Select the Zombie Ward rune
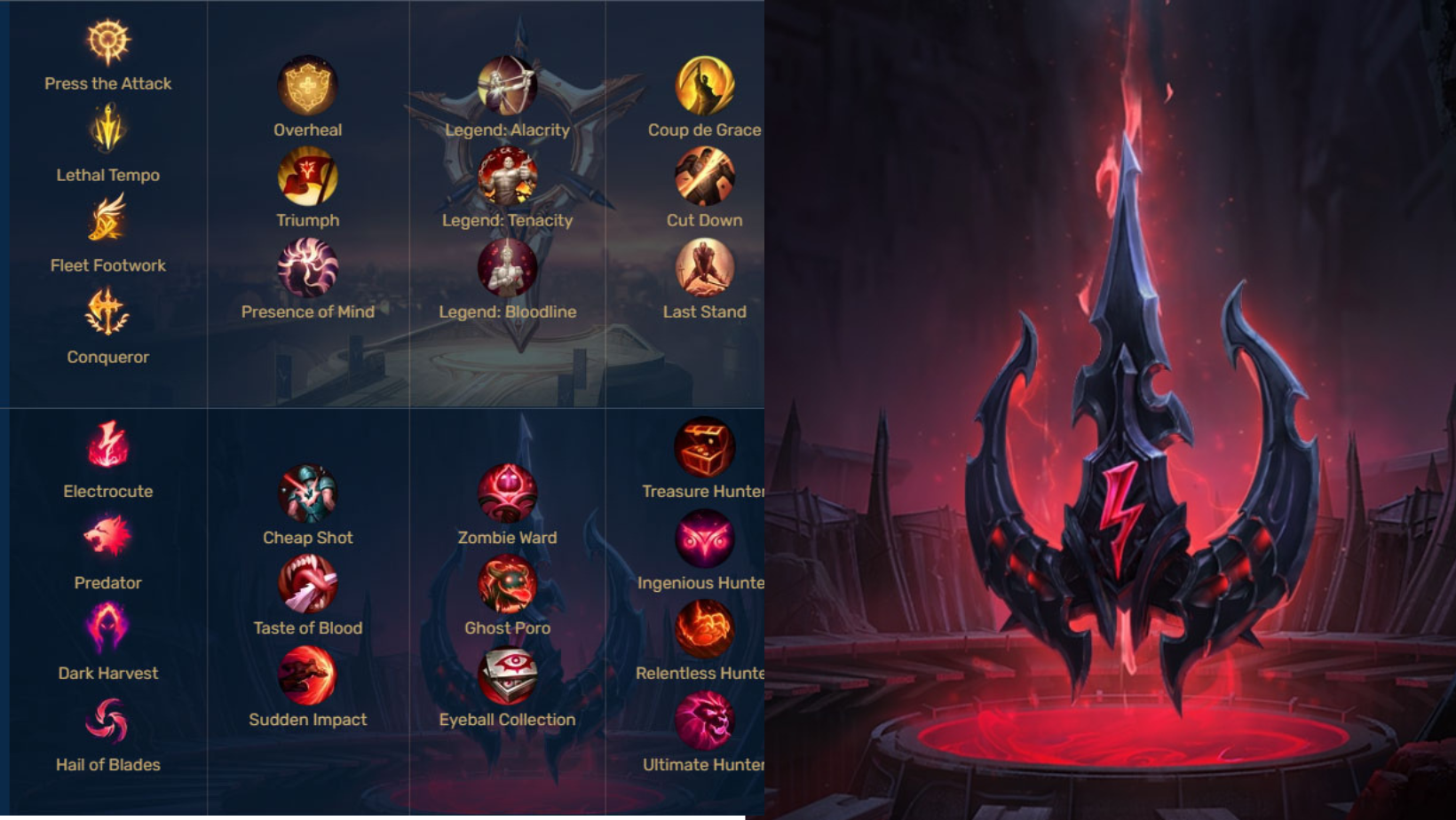This screenshot has height=820, width=1456. [x=507, y=493]
